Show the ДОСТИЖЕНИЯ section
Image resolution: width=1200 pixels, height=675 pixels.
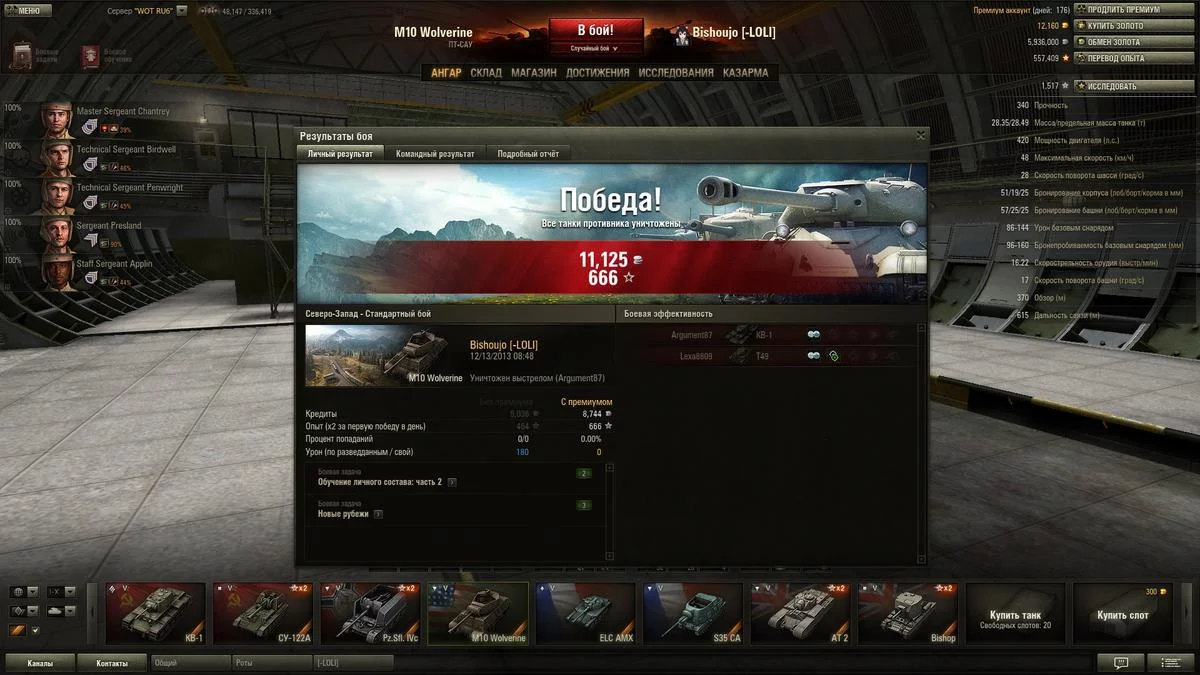coord(597,73)
